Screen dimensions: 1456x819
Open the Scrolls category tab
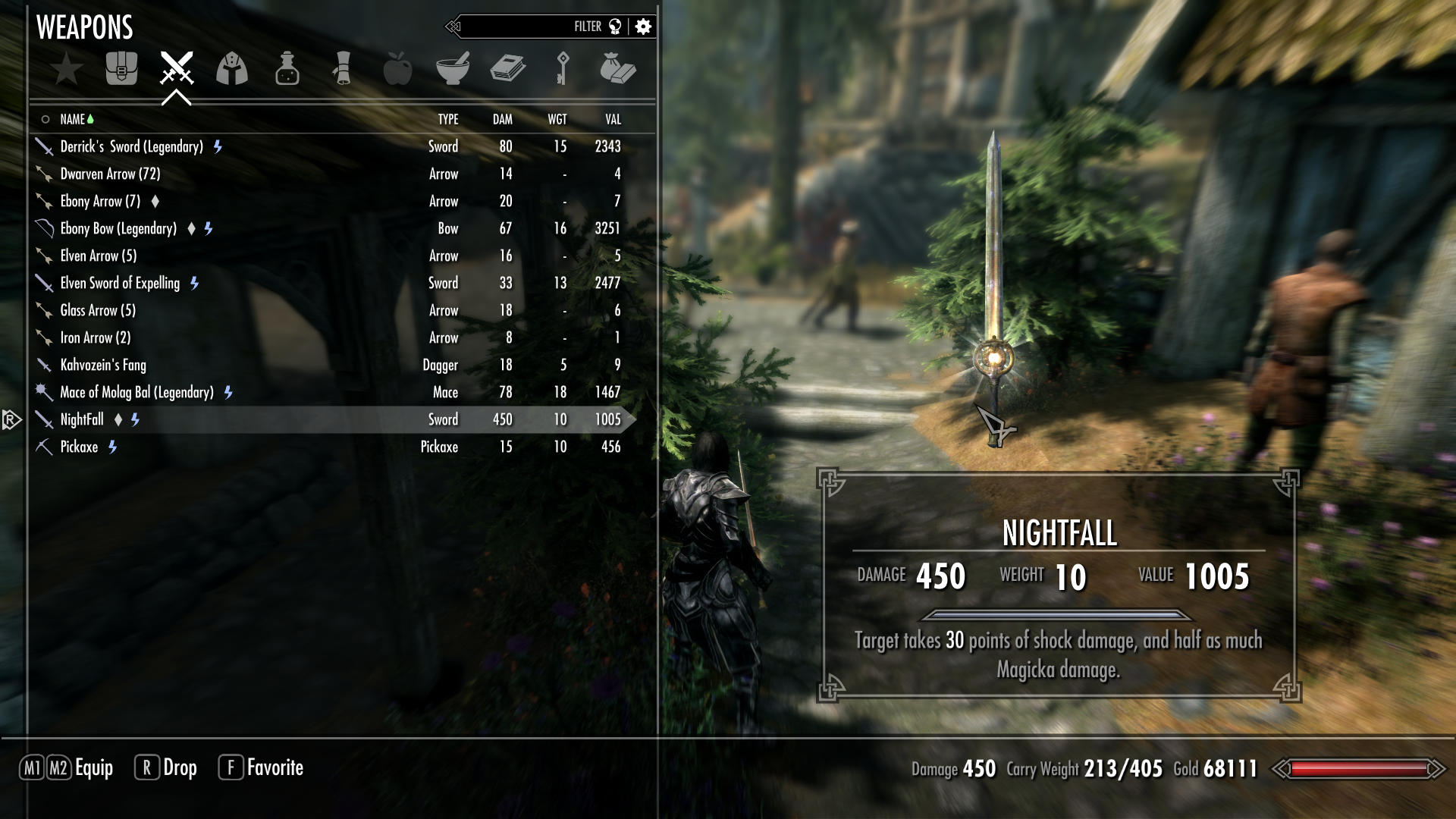point(343,69)
